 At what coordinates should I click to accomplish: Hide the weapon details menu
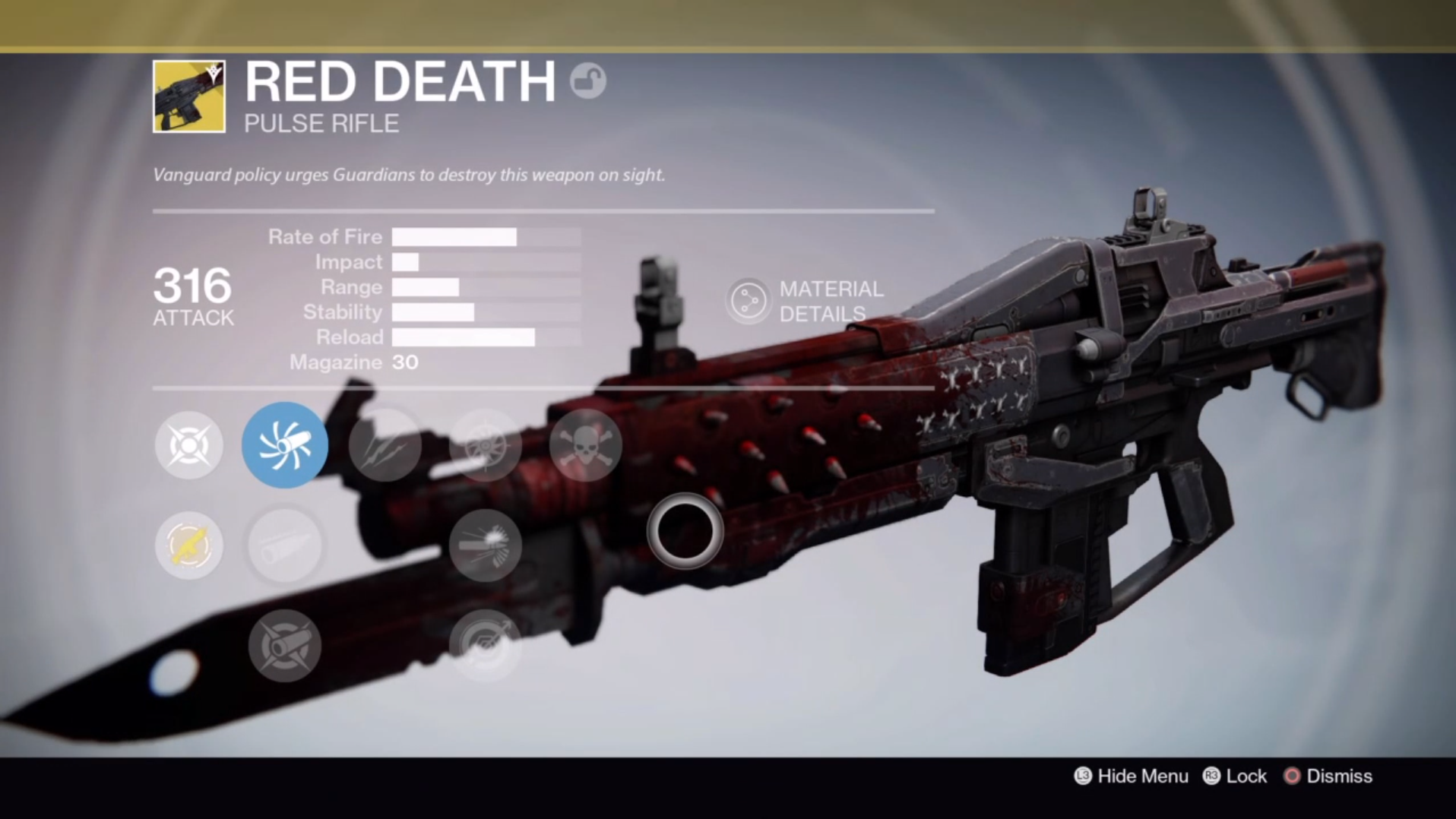pos(1132,776)
